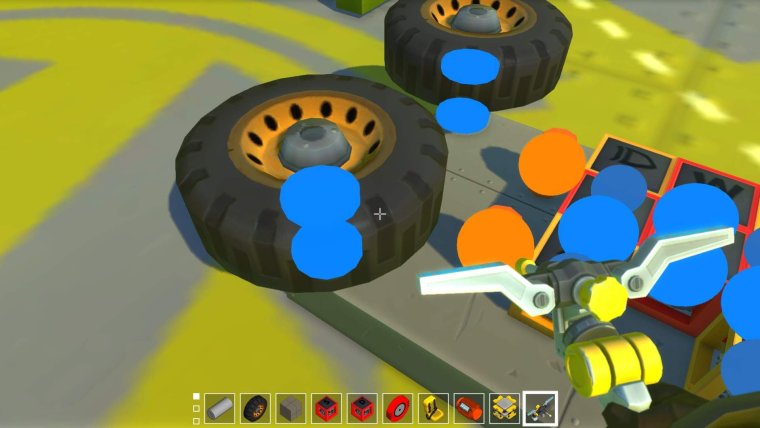
Task: Select the red wheel hotbar slot
Action: pyautogui.click(x=397, y=407)
